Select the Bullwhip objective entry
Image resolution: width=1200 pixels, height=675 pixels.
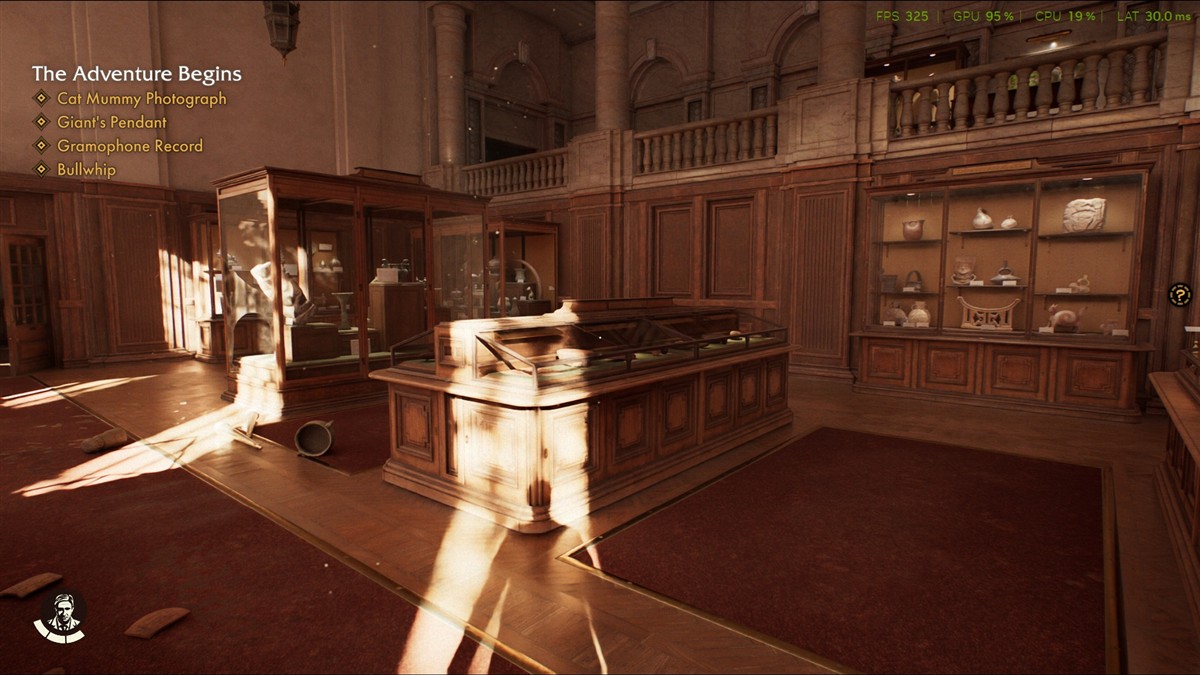tap(86, 170)
